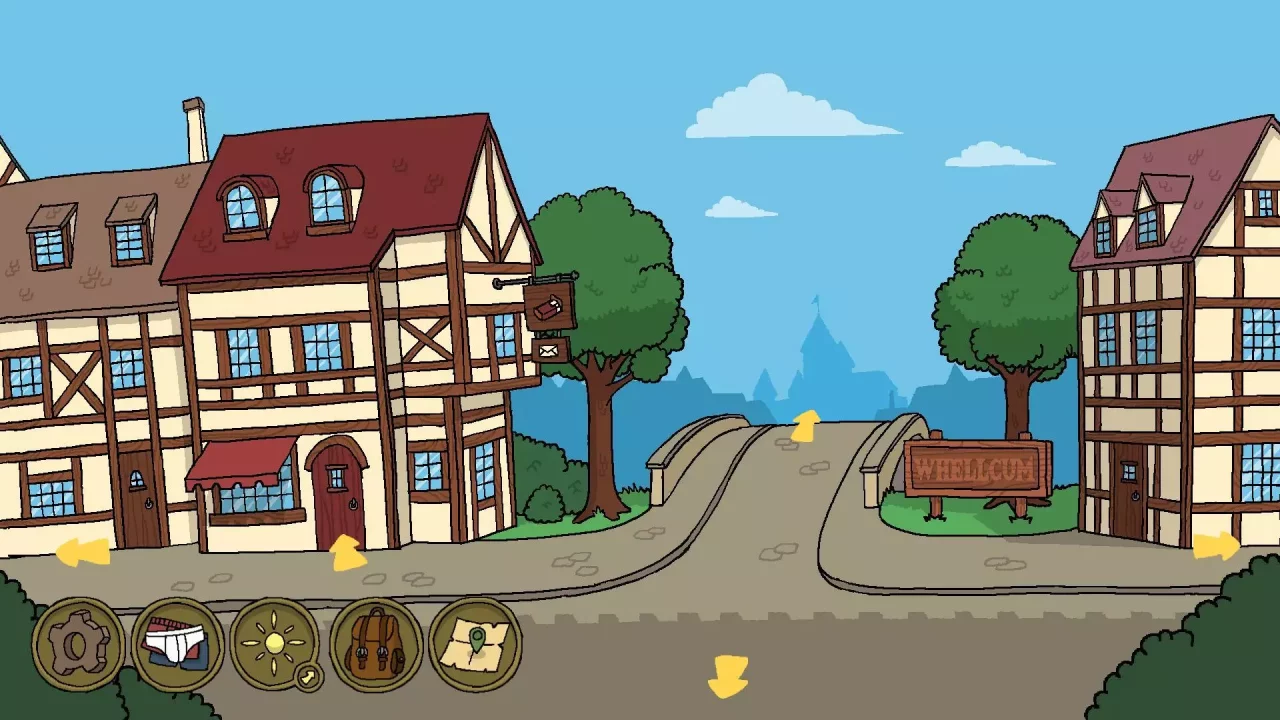This screenshot has width=1280, height=720.
Task: Open the backpack inventory icon
Action: (x=378, y=645)
